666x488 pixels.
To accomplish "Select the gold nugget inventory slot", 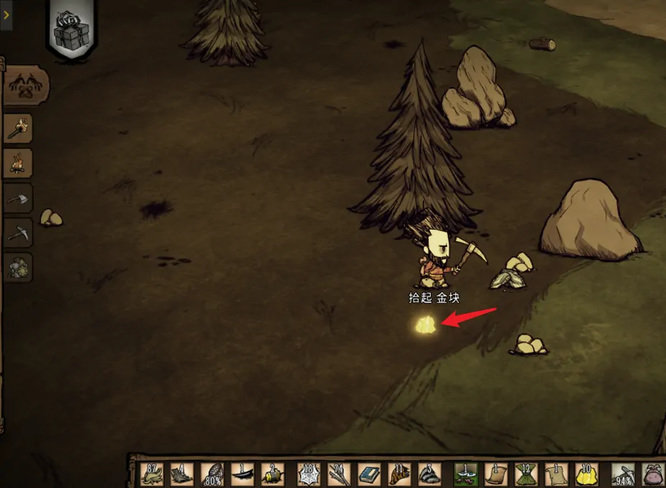I will 586,474.
